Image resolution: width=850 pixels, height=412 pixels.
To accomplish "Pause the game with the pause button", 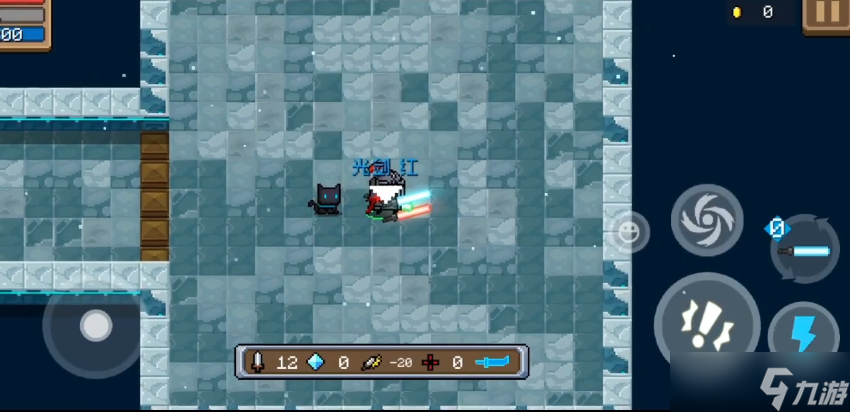I will point(827,13).
